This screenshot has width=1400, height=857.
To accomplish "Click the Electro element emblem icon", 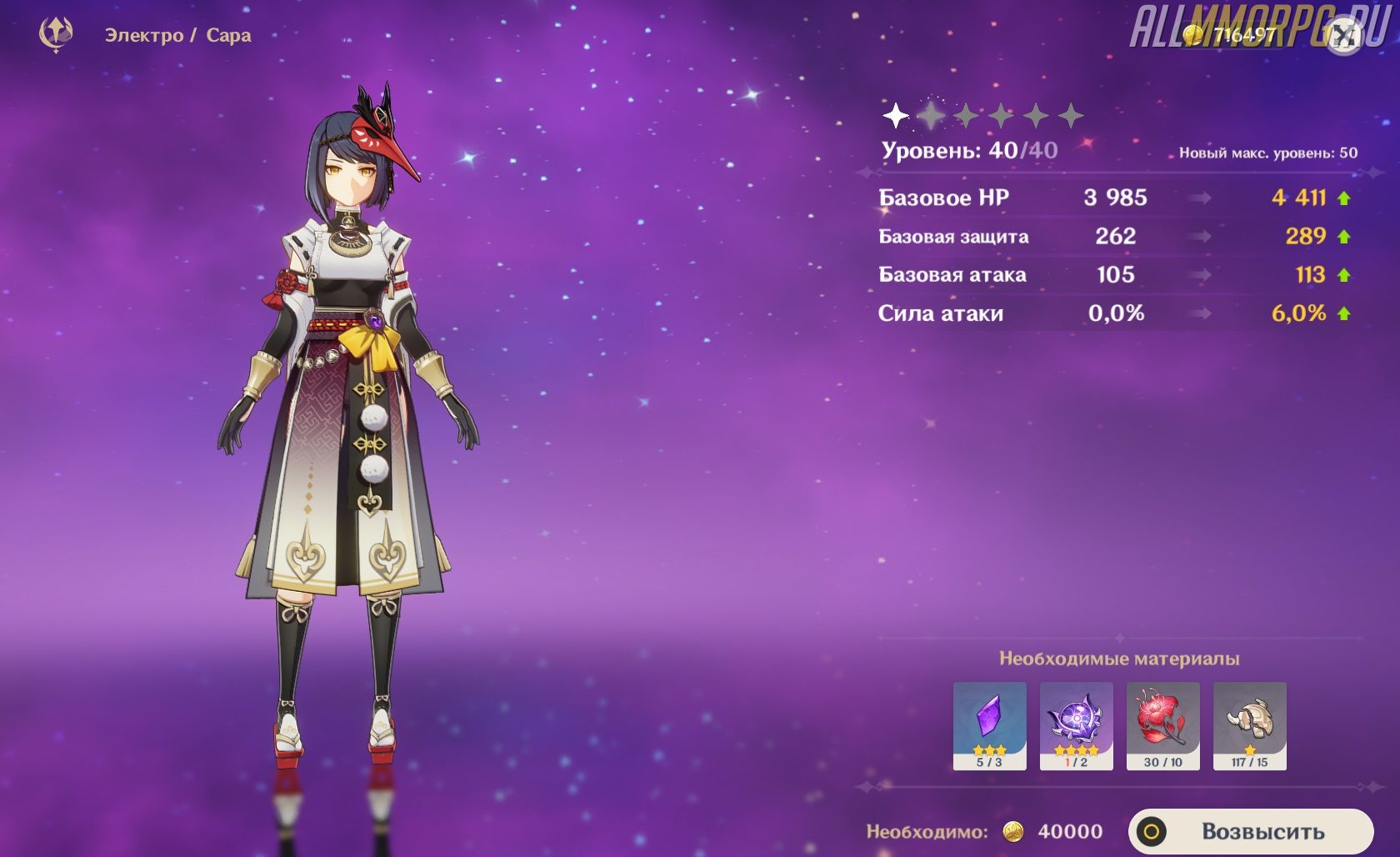I will point(56,35).
